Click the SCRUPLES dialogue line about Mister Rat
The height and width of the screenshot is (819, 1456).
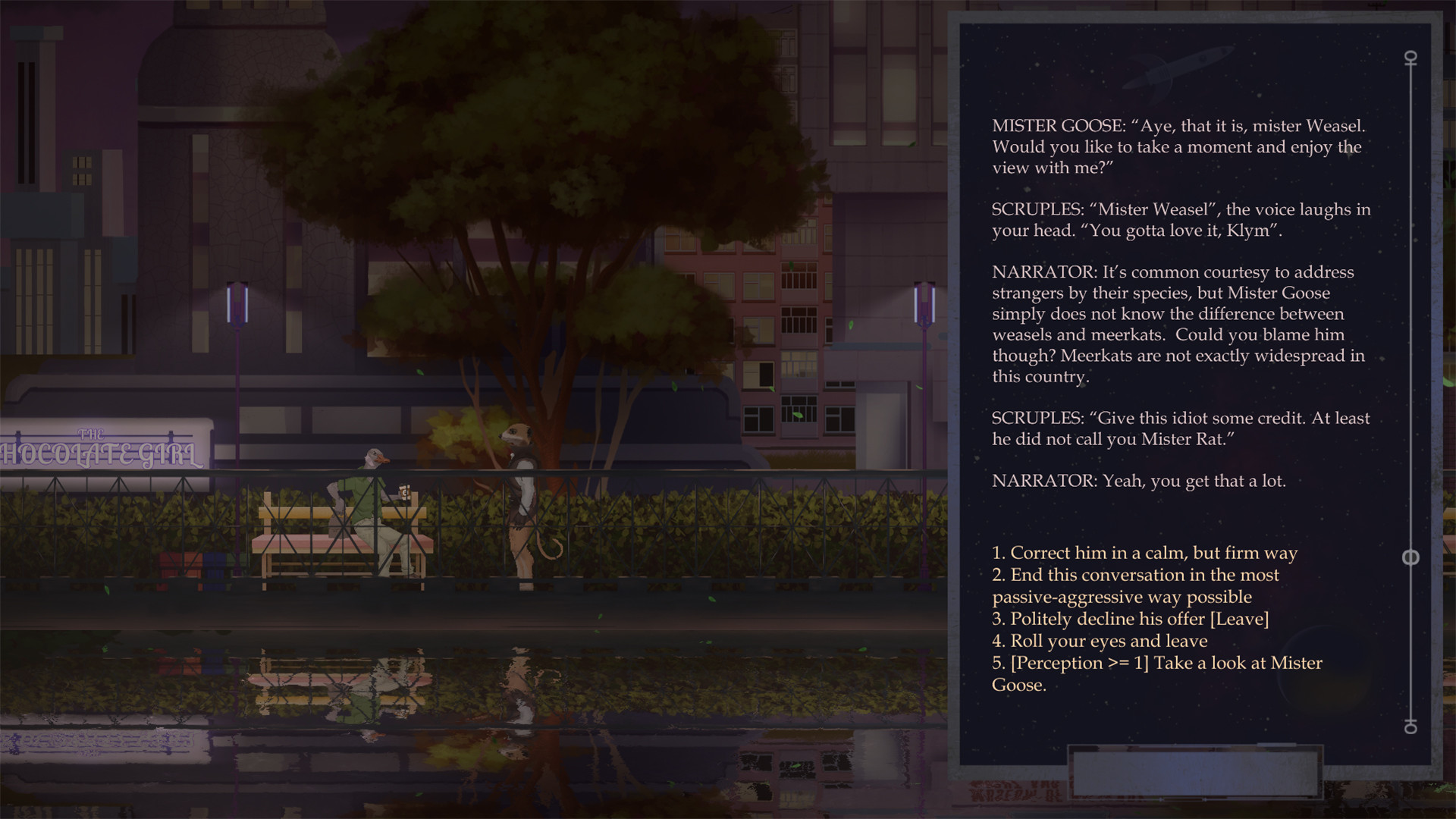(1180, 428)
